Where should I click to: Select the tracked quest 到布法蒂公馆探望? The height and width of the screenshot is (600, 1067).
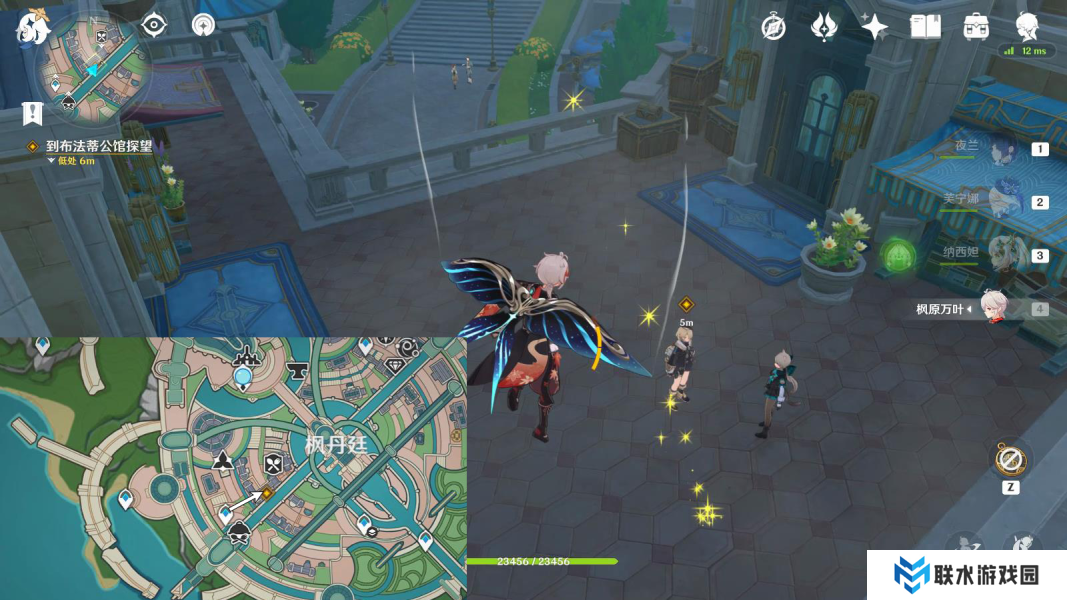(98, 145)
